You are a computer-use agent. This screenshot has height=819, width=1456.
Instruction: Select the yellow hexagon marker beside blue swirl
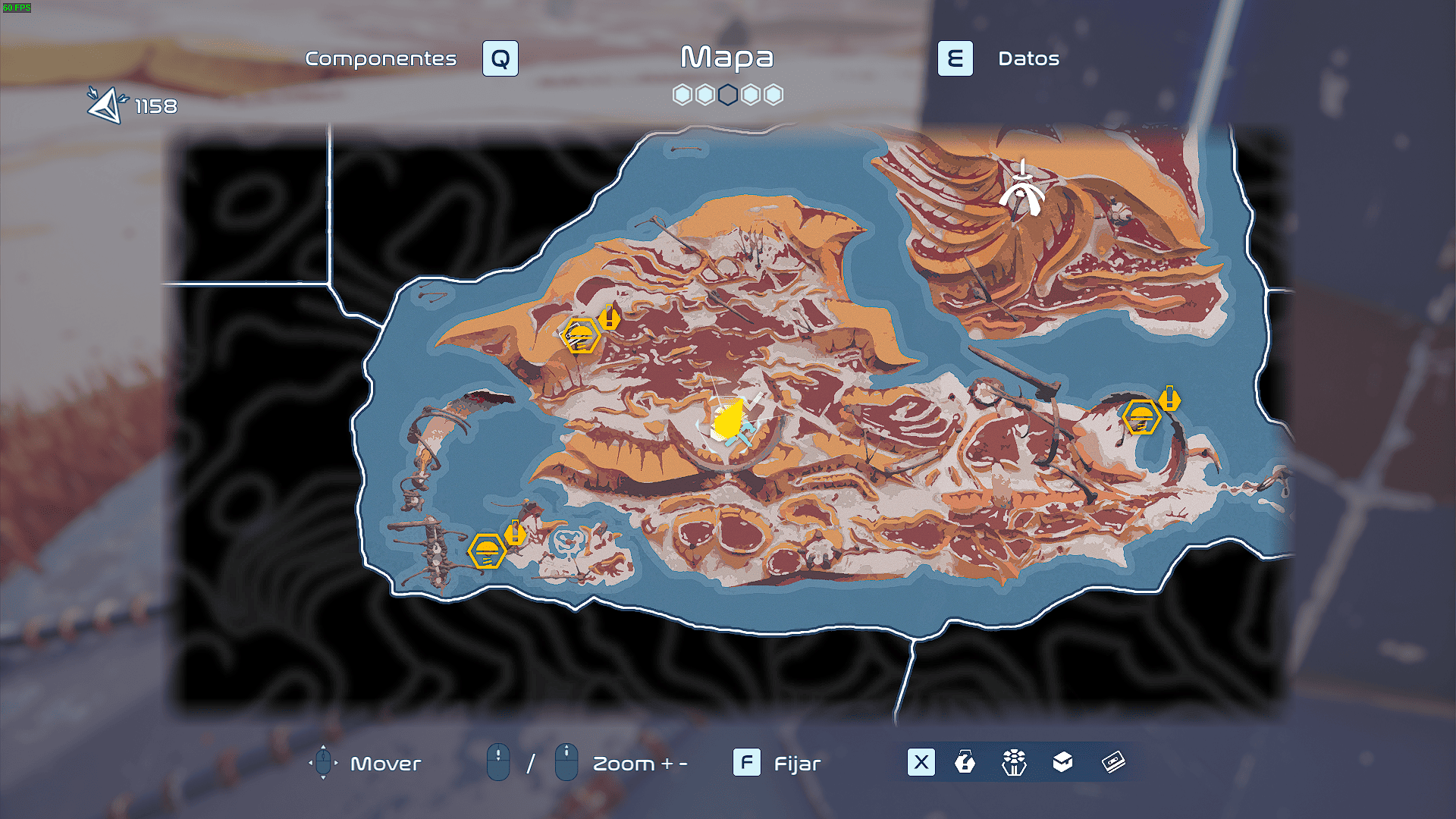pos(487,550)
